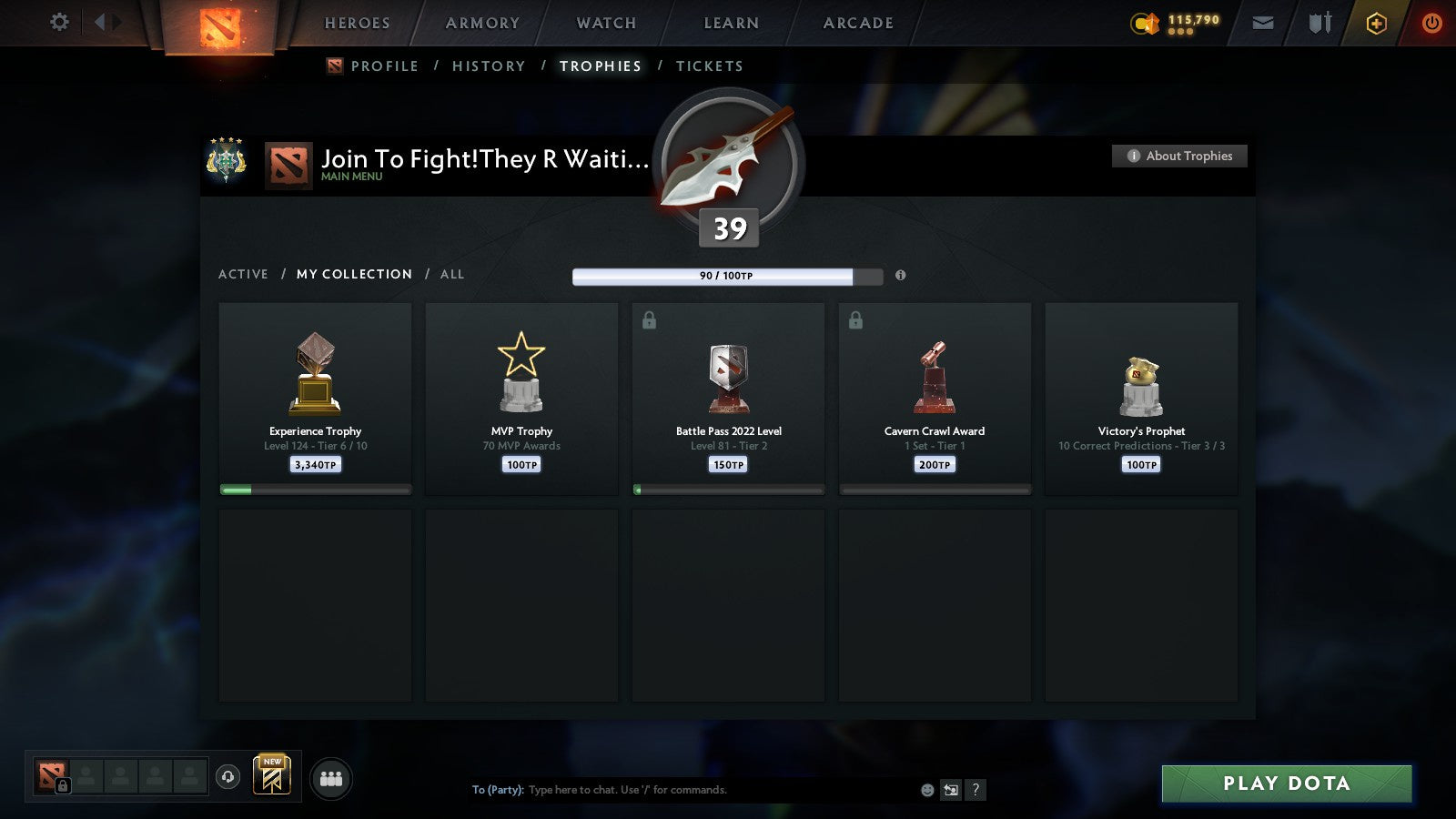The height and width of the screenshot is (819, 1456).
Task: Open the ARCADE menu
Action: (855, 23)
